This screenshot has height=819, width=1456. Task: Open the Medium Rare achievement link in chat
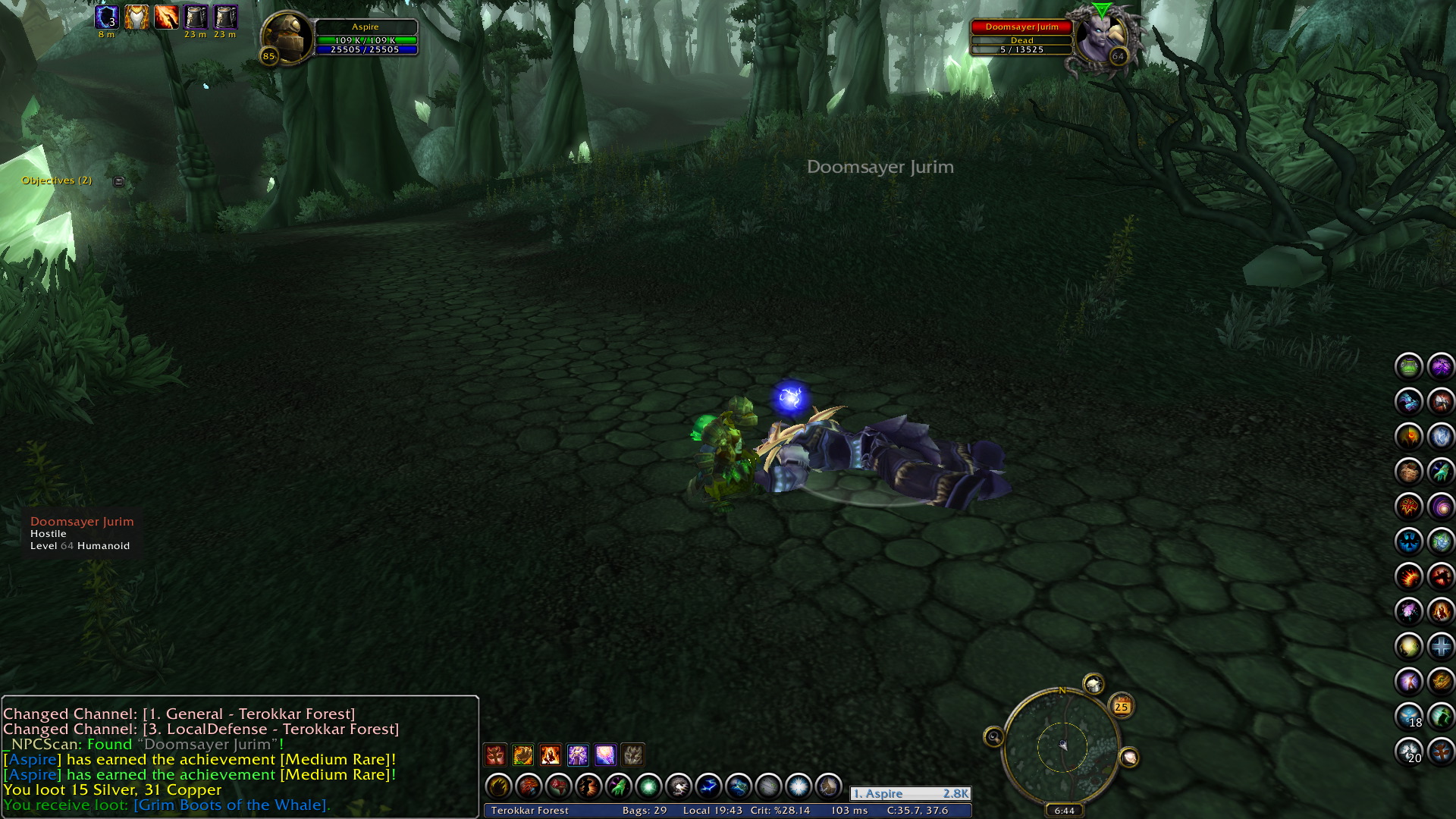point(337,759)
